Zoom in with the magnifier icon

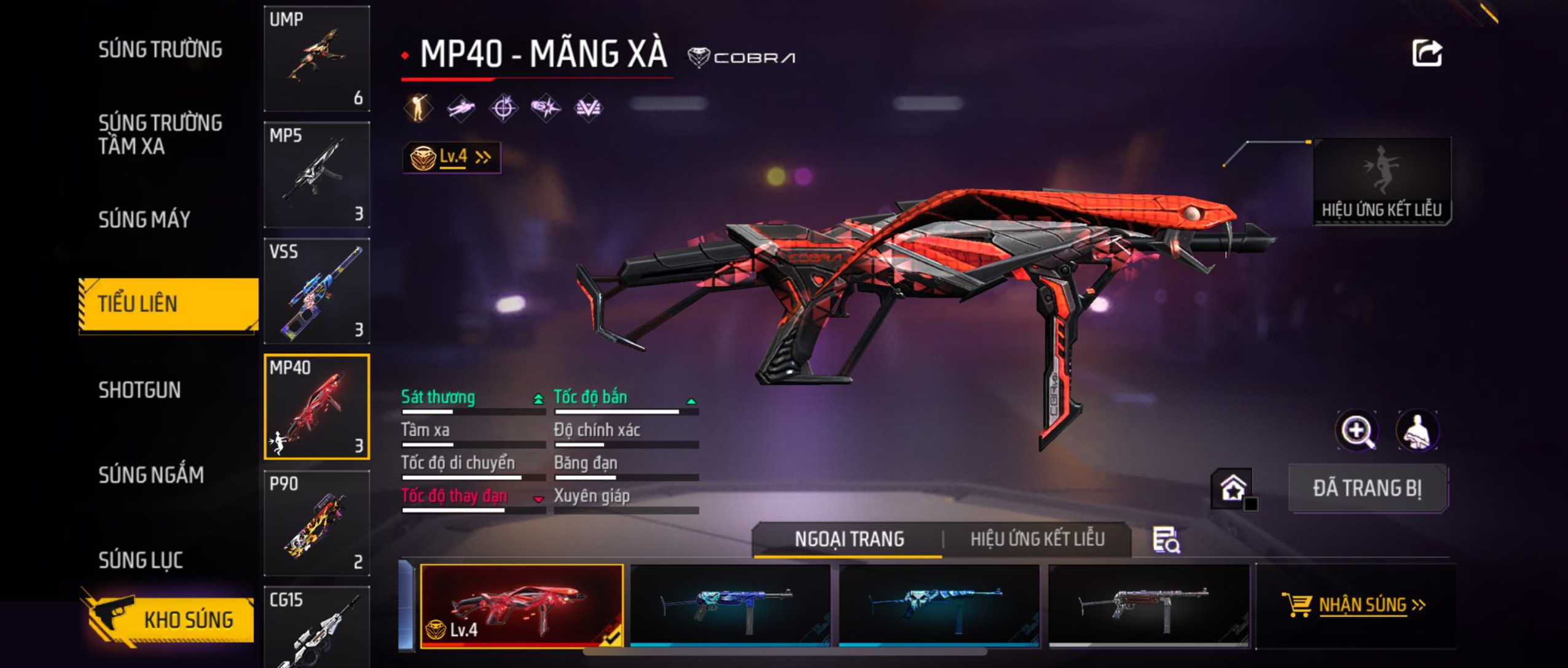tap(1357, 430)
